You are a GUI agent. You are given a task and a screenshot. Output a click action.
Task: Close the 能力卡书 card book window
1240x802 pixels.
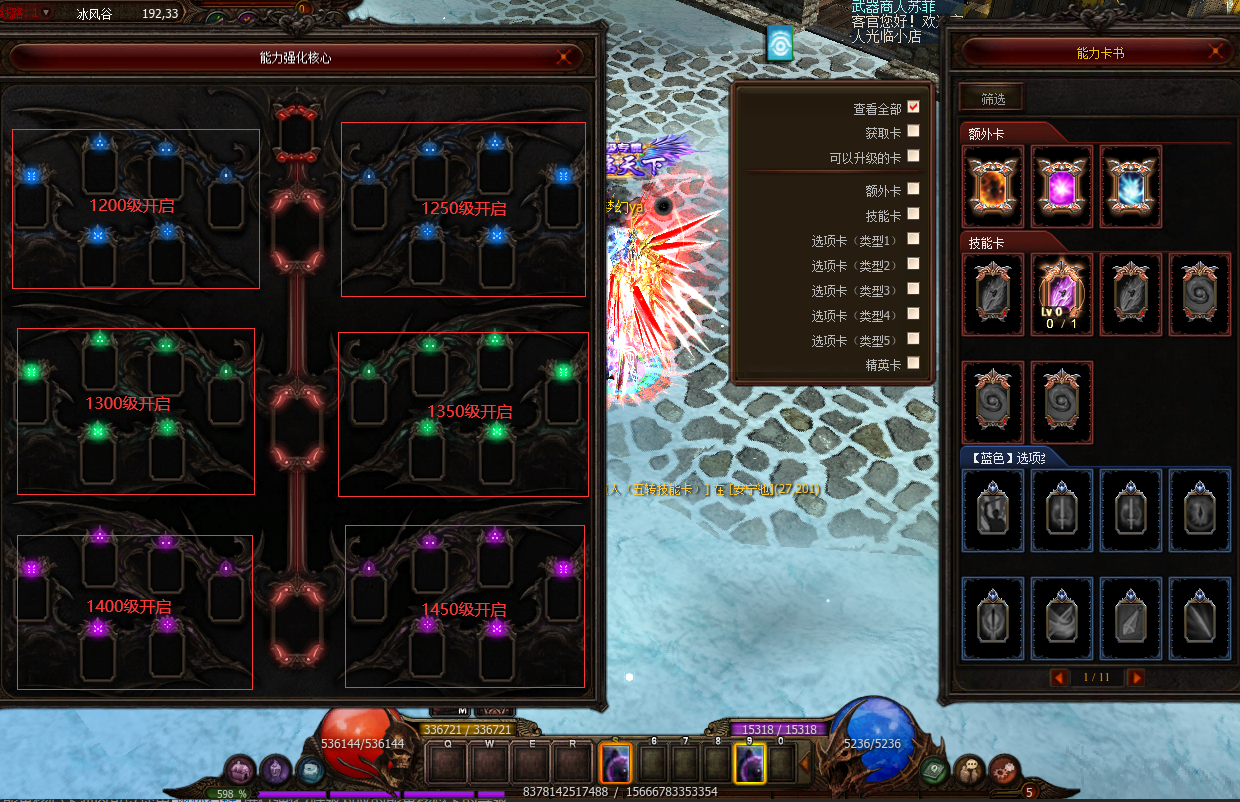click(x=1216, y=52)
